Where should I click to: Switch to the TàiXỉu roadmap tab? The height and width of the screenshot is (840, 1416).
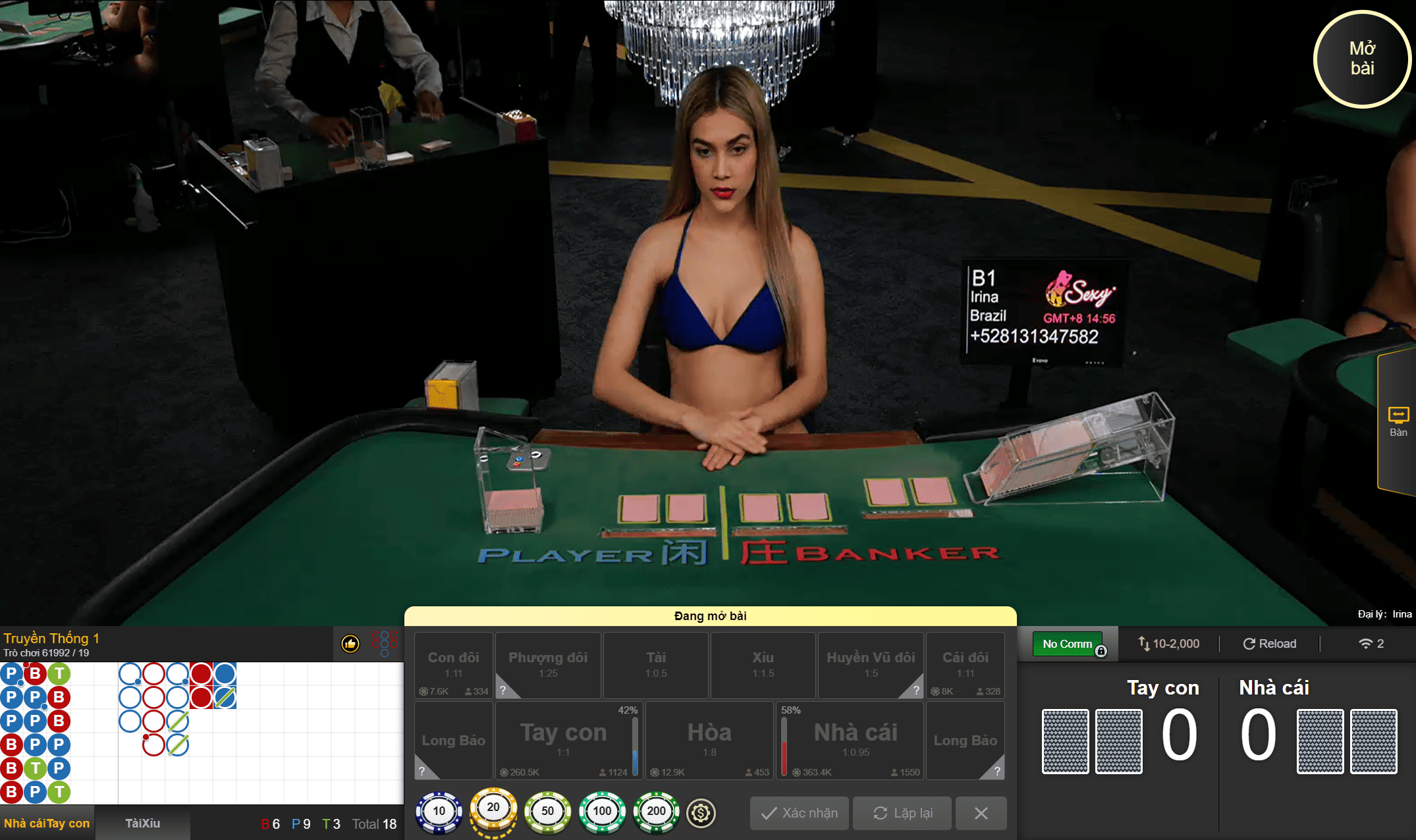click(142, 823)
